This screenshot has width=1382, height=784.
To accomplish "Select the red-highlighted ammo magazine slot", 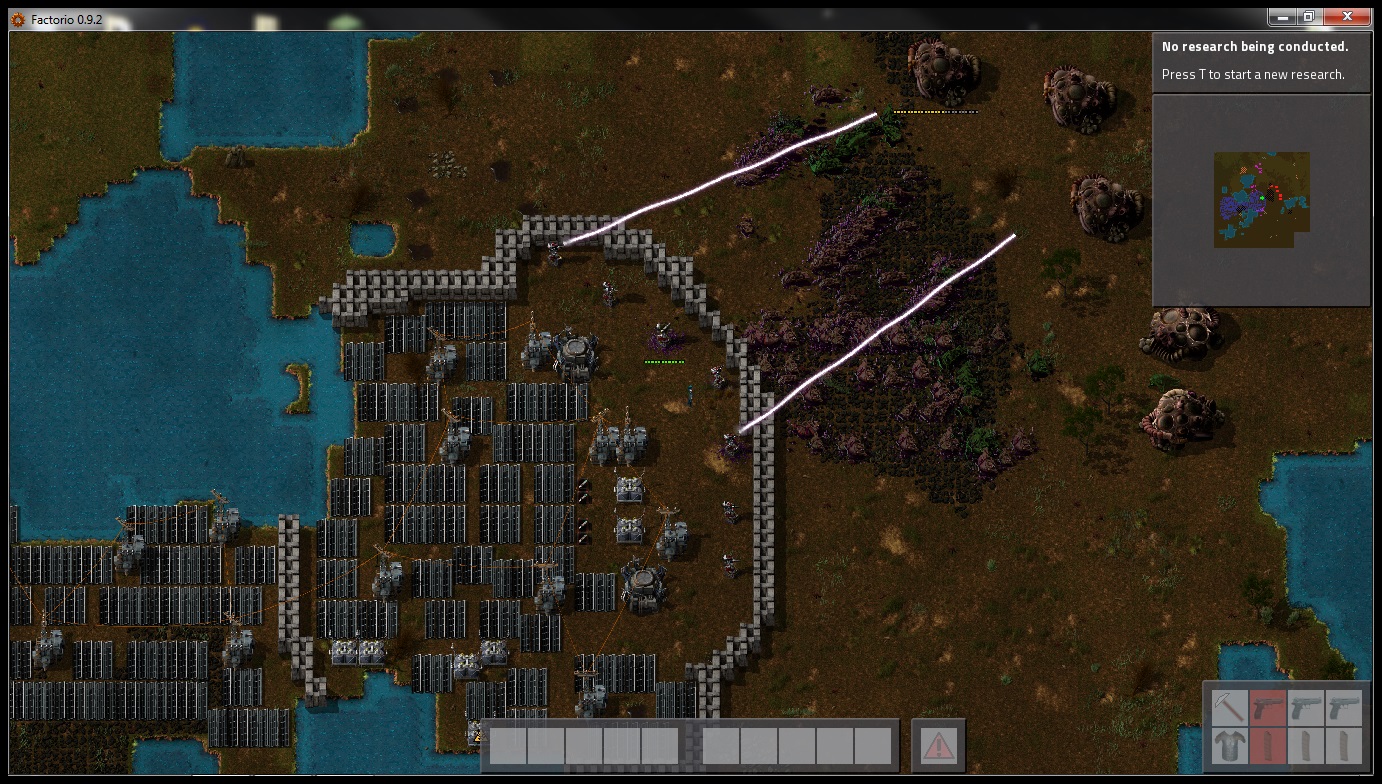I will (1267, 746).
